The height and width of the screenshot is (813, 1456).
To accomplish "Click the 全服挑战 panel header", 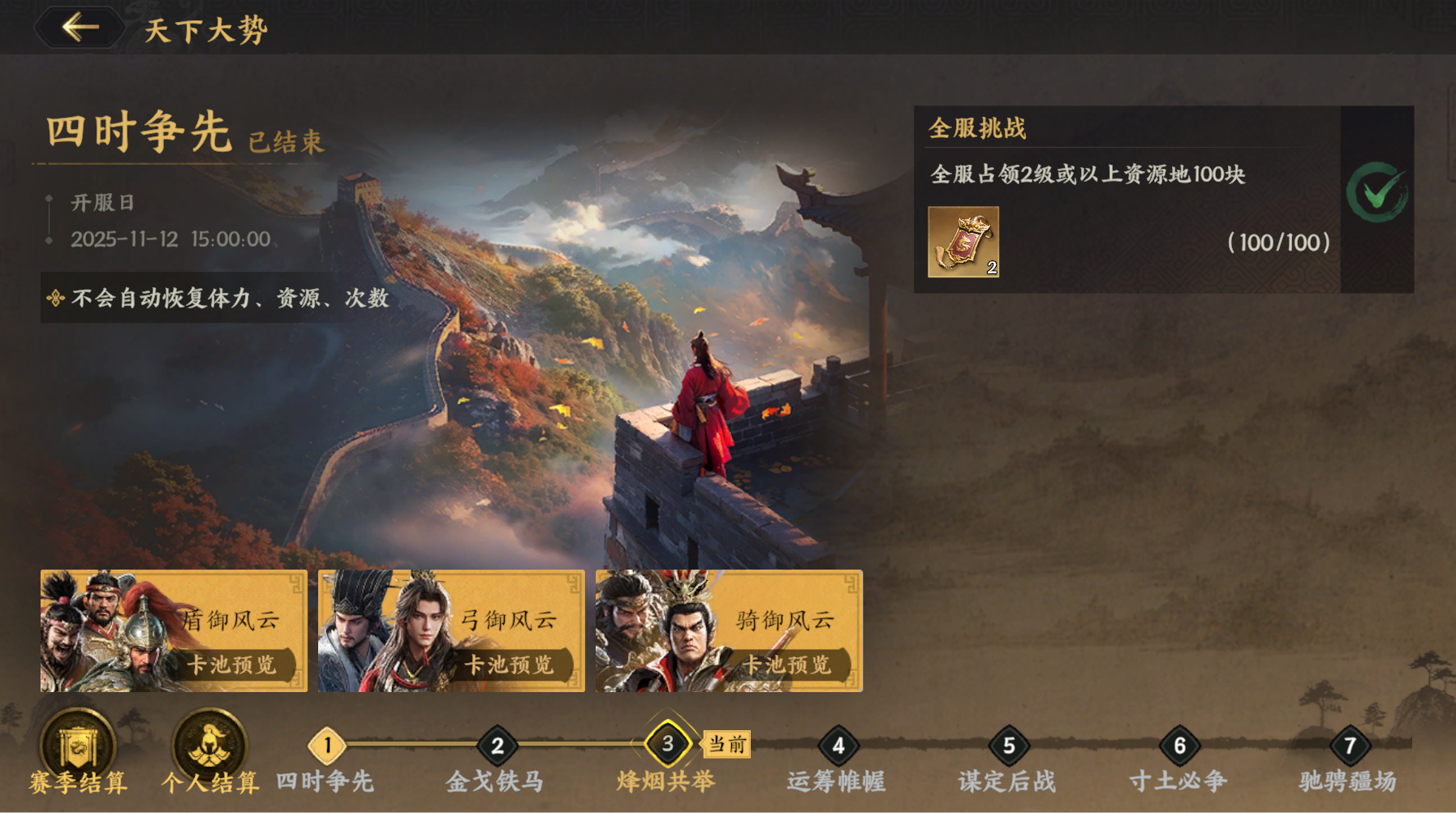I will pyautogui.click(x=976, y=128).
